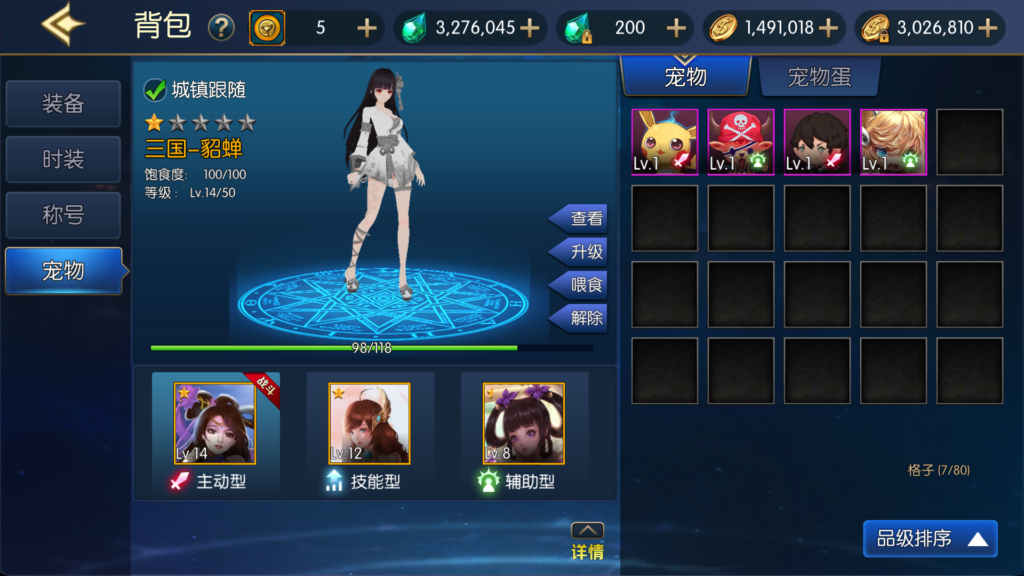Open the help question mark icon
The width and height of the screenshot is (1024, 576).
point(221,28)
